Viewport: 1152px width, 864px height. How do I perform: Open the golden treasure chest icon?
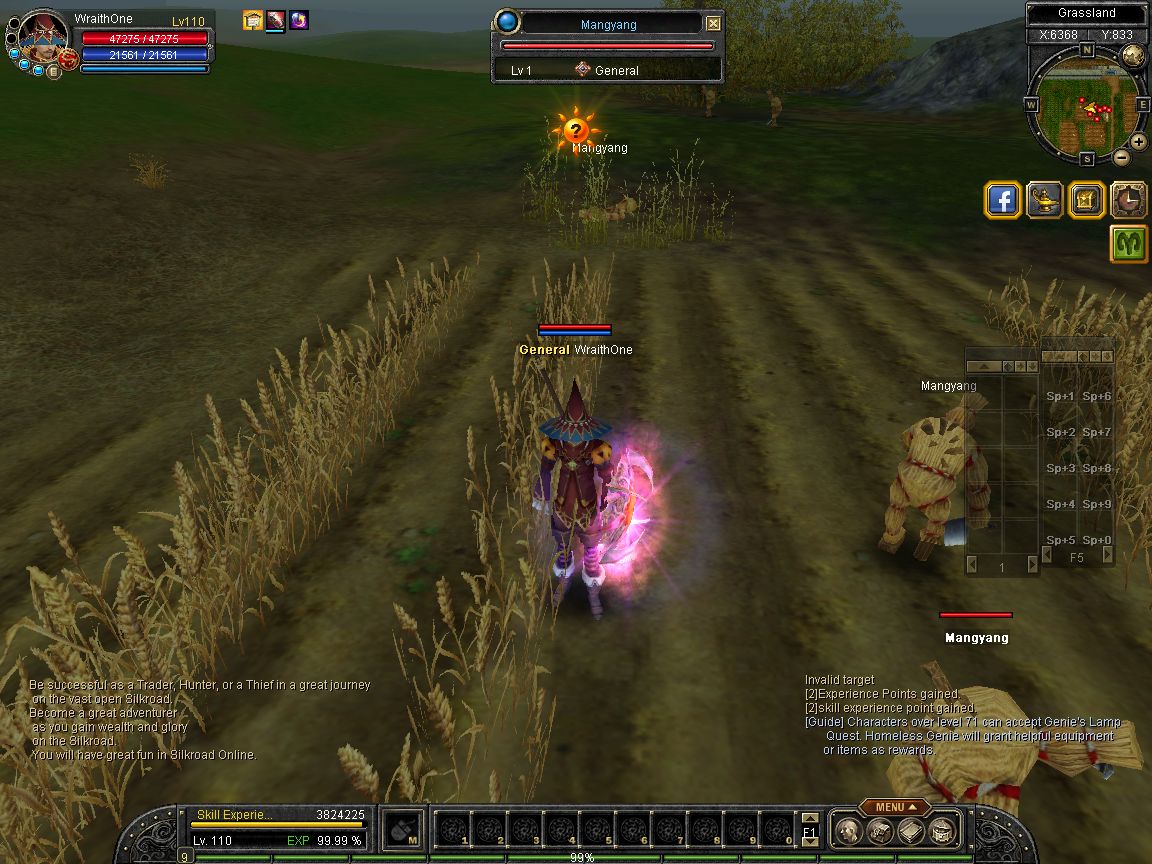pos(1086,200)
